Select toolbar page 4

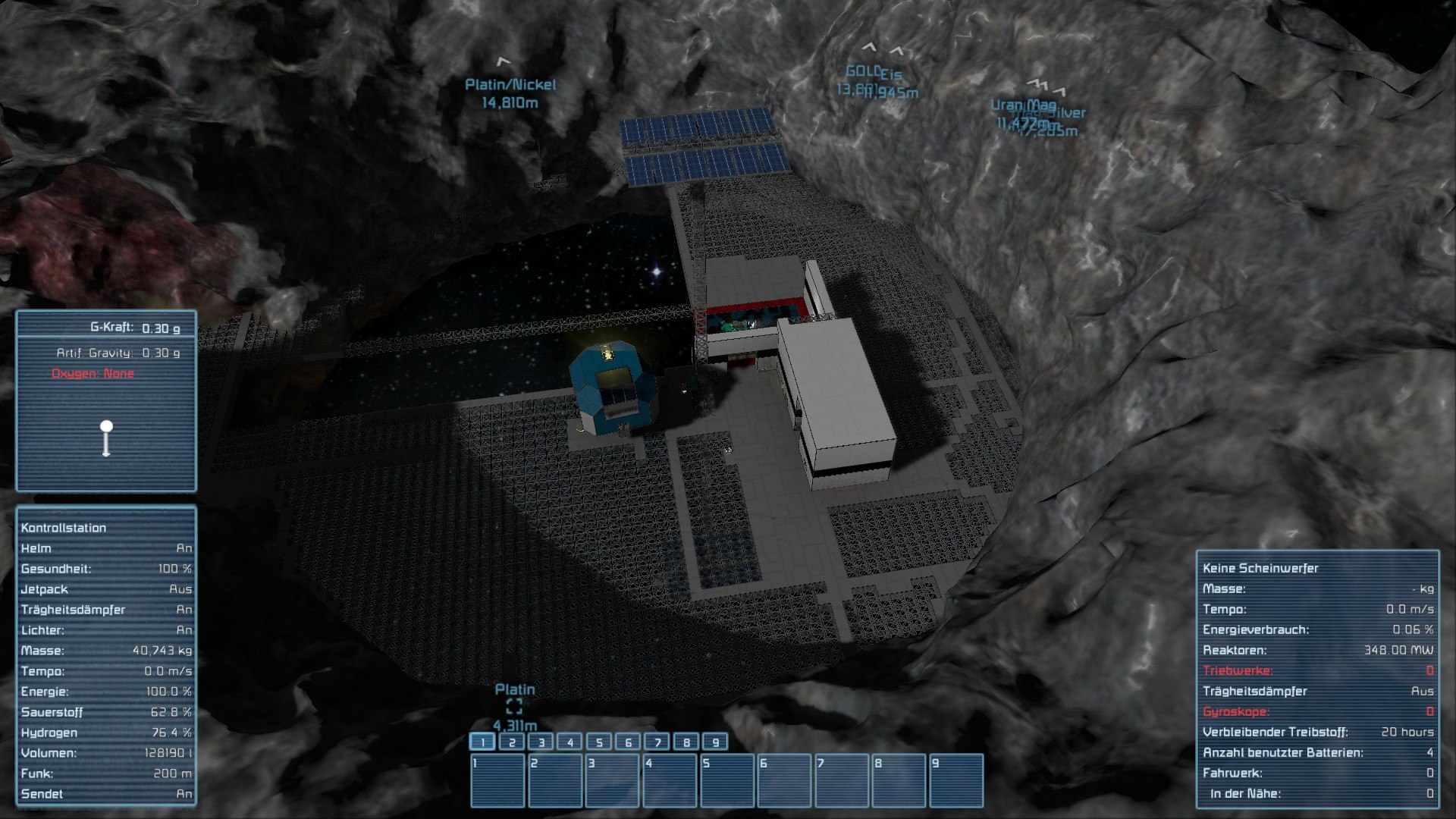click(x=570, y=742)
